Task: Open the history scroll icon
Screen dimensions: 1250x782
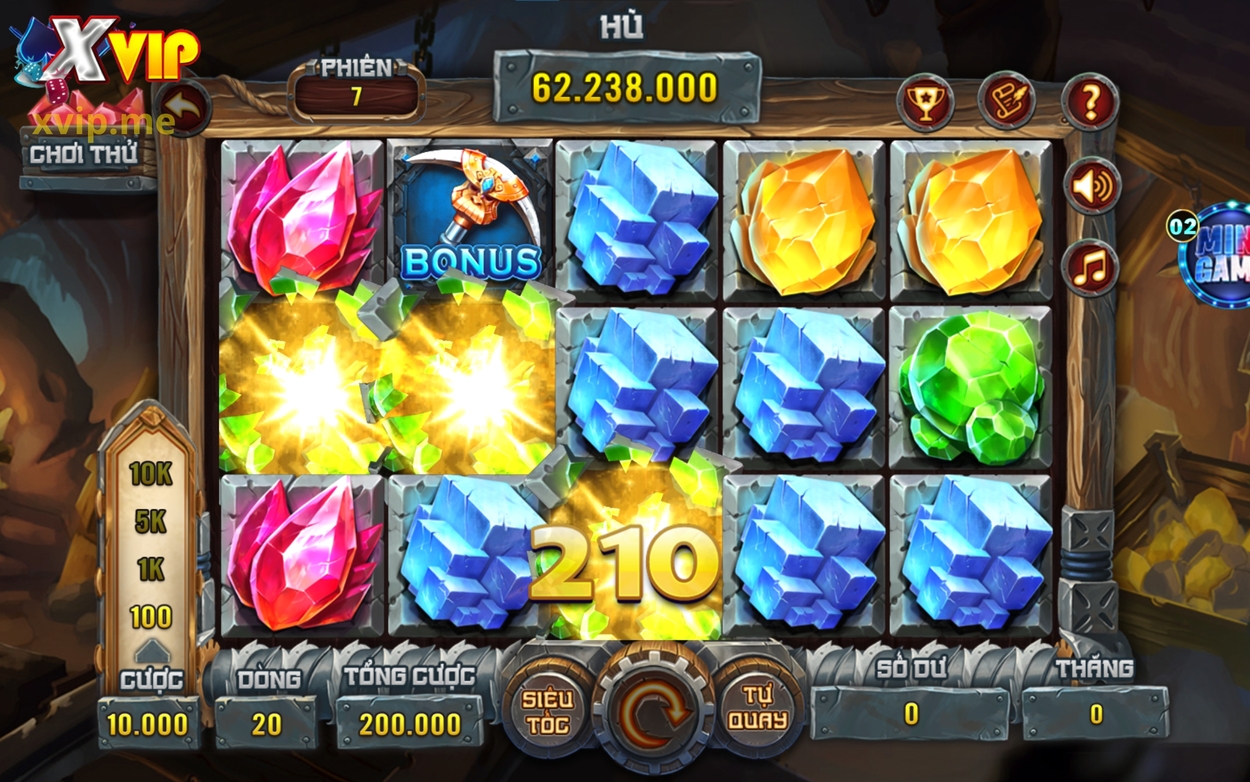Action: 1006,100
